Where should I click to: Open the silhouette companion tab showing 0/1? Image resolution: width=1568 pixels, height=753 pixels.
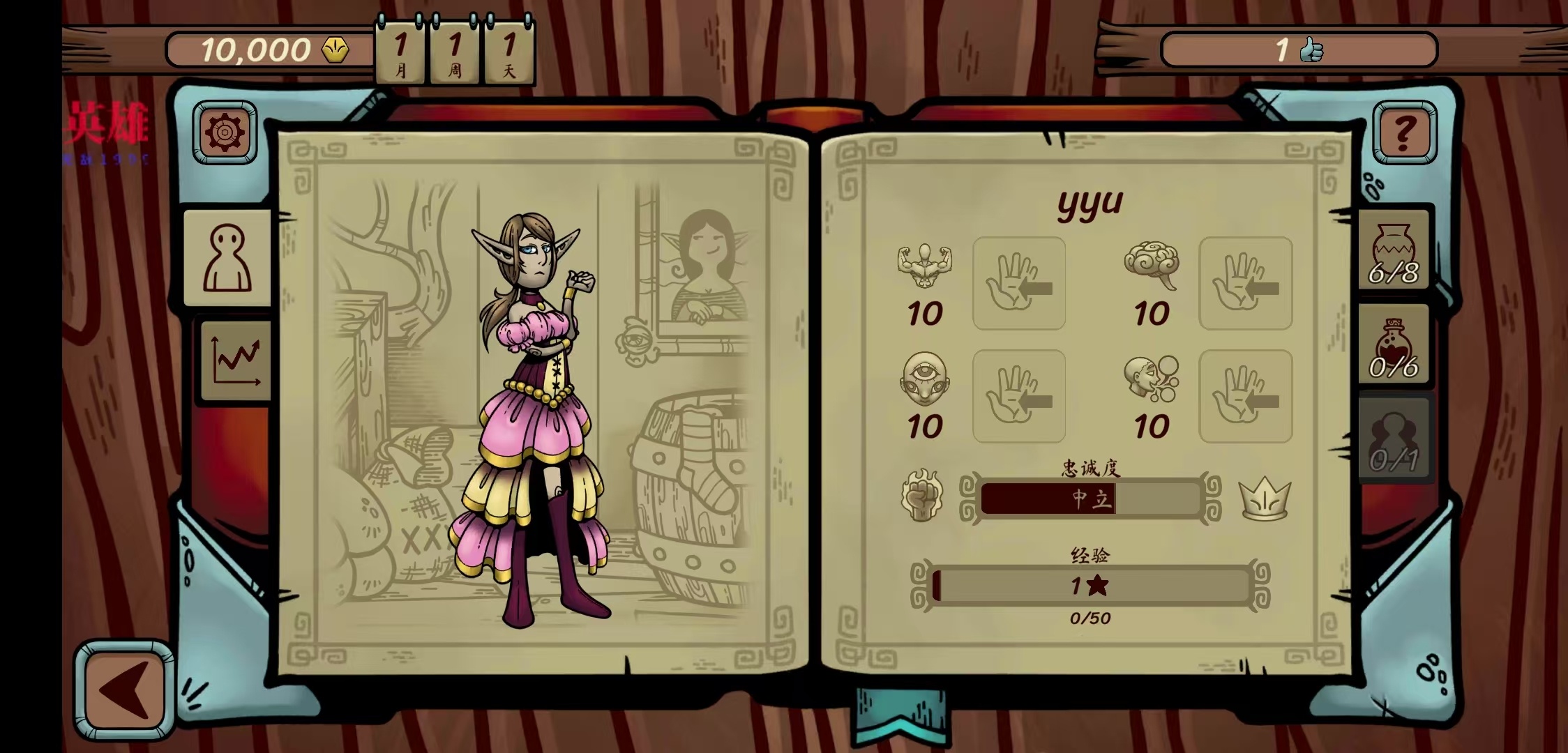click(1394, 439)
